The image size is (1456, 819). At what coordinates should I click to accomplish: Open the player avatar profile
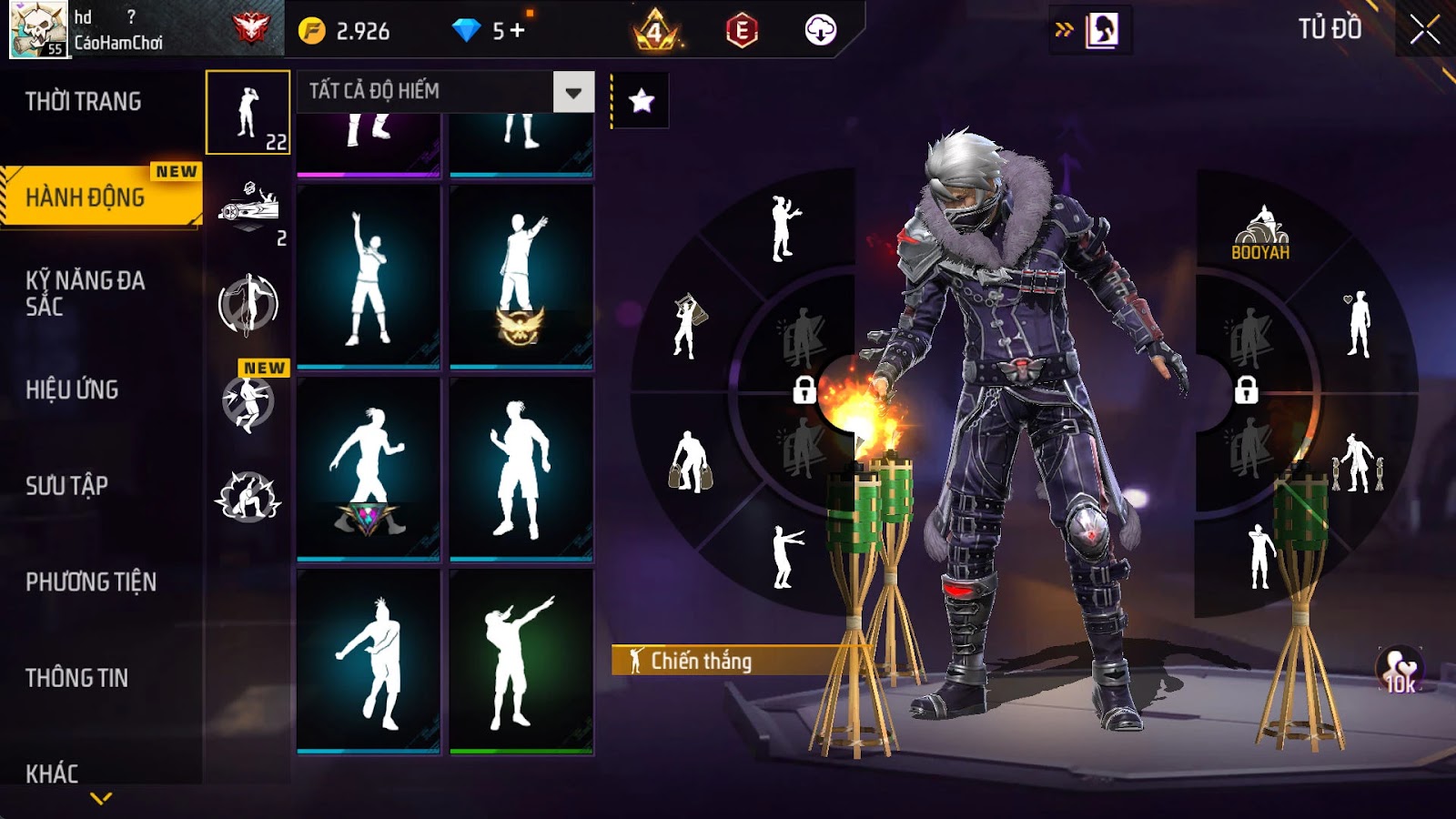(38, 29)
